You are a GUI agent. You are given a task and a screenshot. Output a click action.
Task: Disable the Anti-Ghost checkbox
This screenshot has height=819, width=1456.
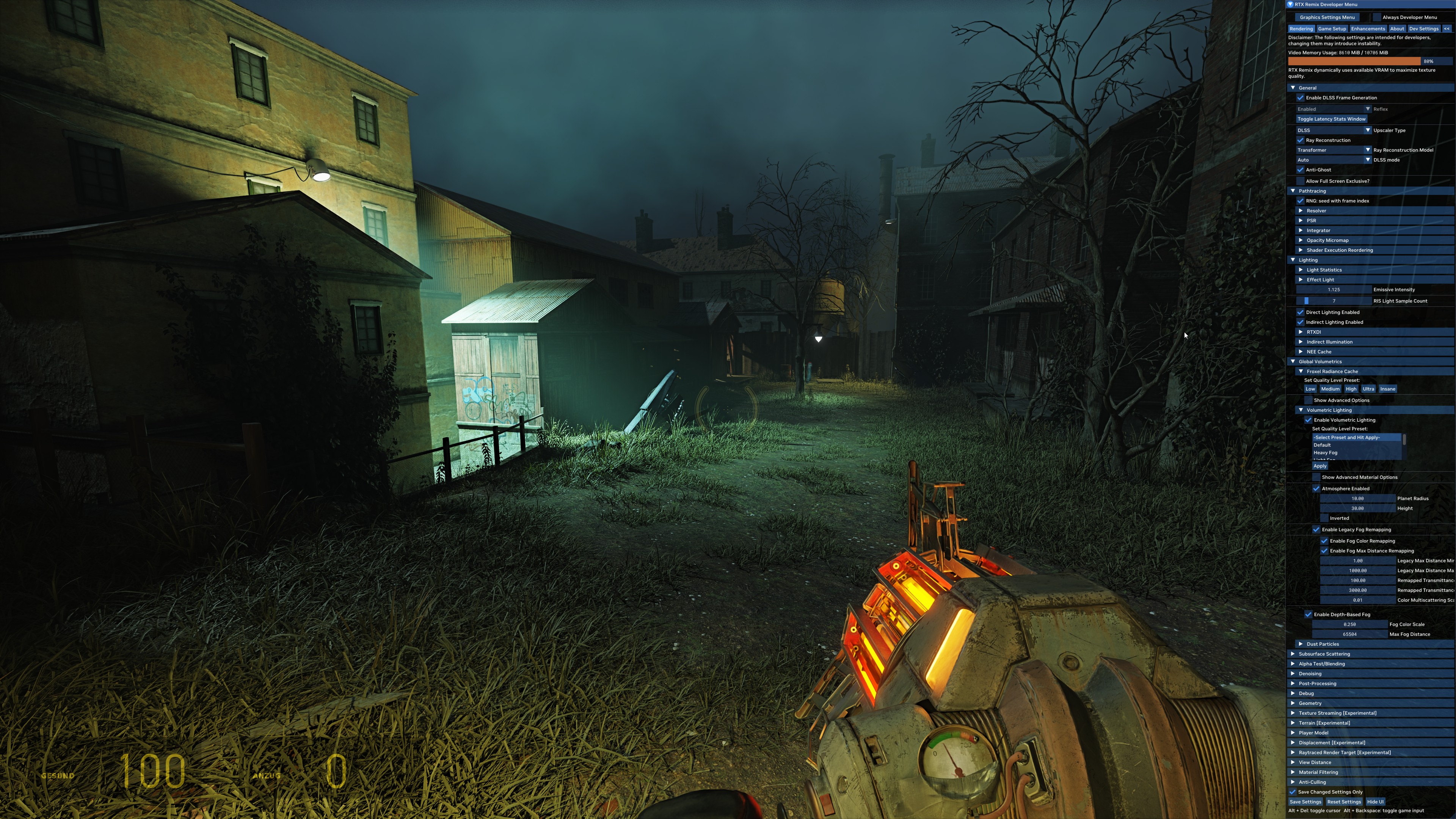point(1301,169)
